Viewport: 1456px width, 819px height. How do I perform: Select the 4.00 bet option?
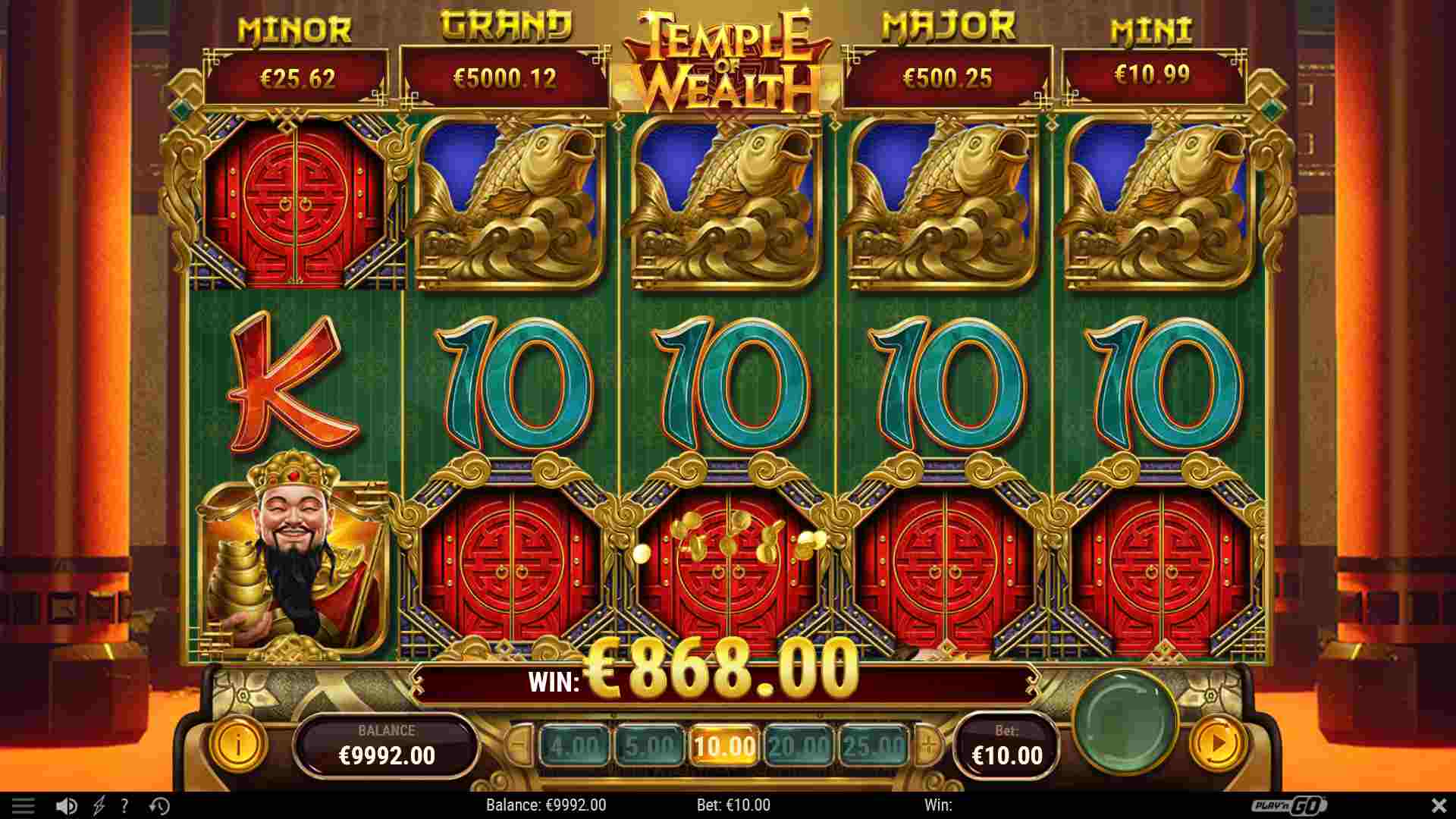[576, 745]
